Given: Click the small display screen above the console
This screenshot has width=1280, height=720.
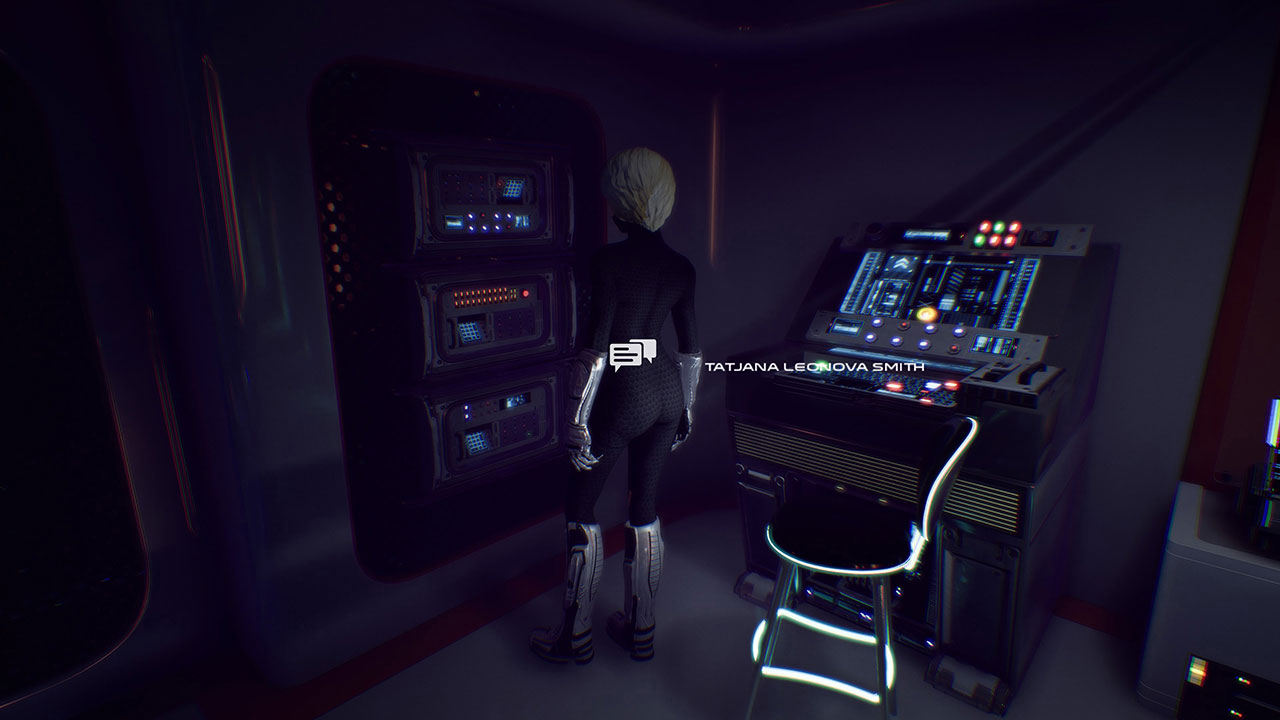Looking at the screenshot, I should [x=924, y=235].
